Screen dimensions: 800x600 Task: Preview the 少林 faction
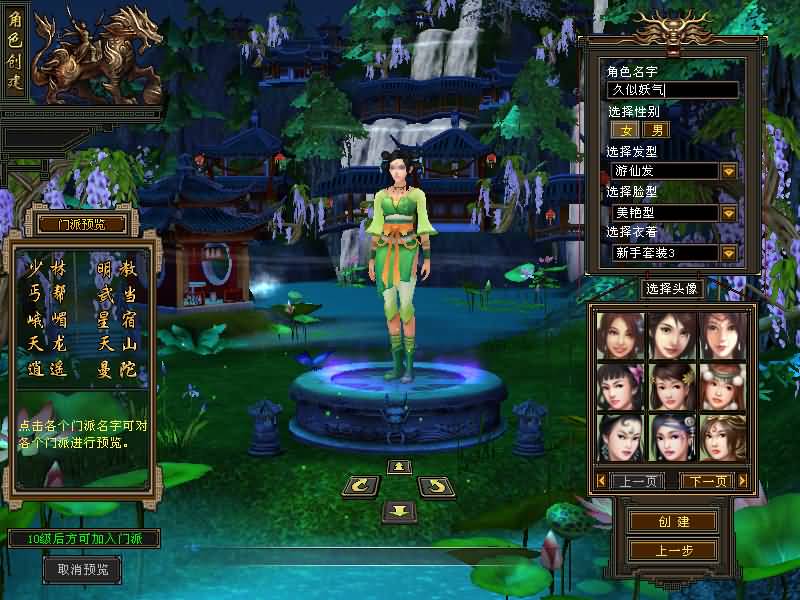(49, 269)
